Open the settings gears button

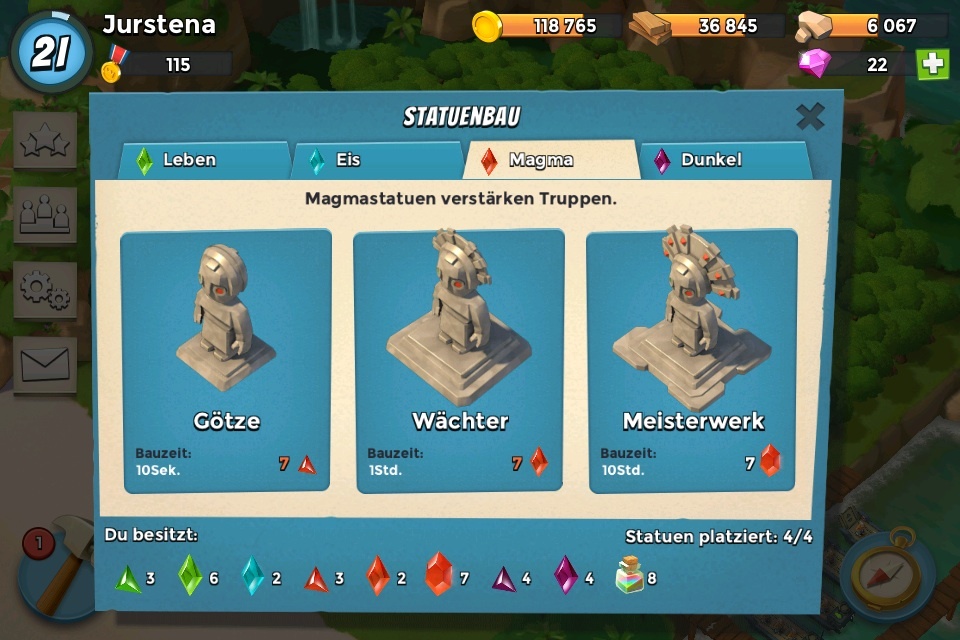point(45,290)
